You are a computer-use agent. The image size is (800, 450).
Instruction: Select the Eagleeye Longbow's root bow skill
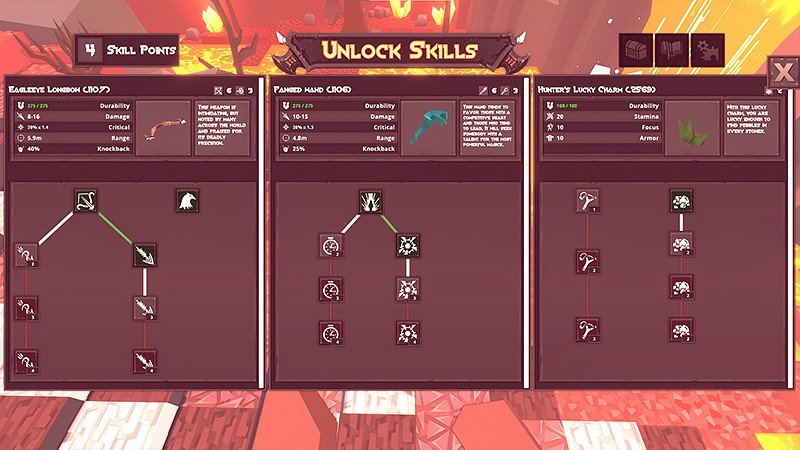(x=85, y=202)
